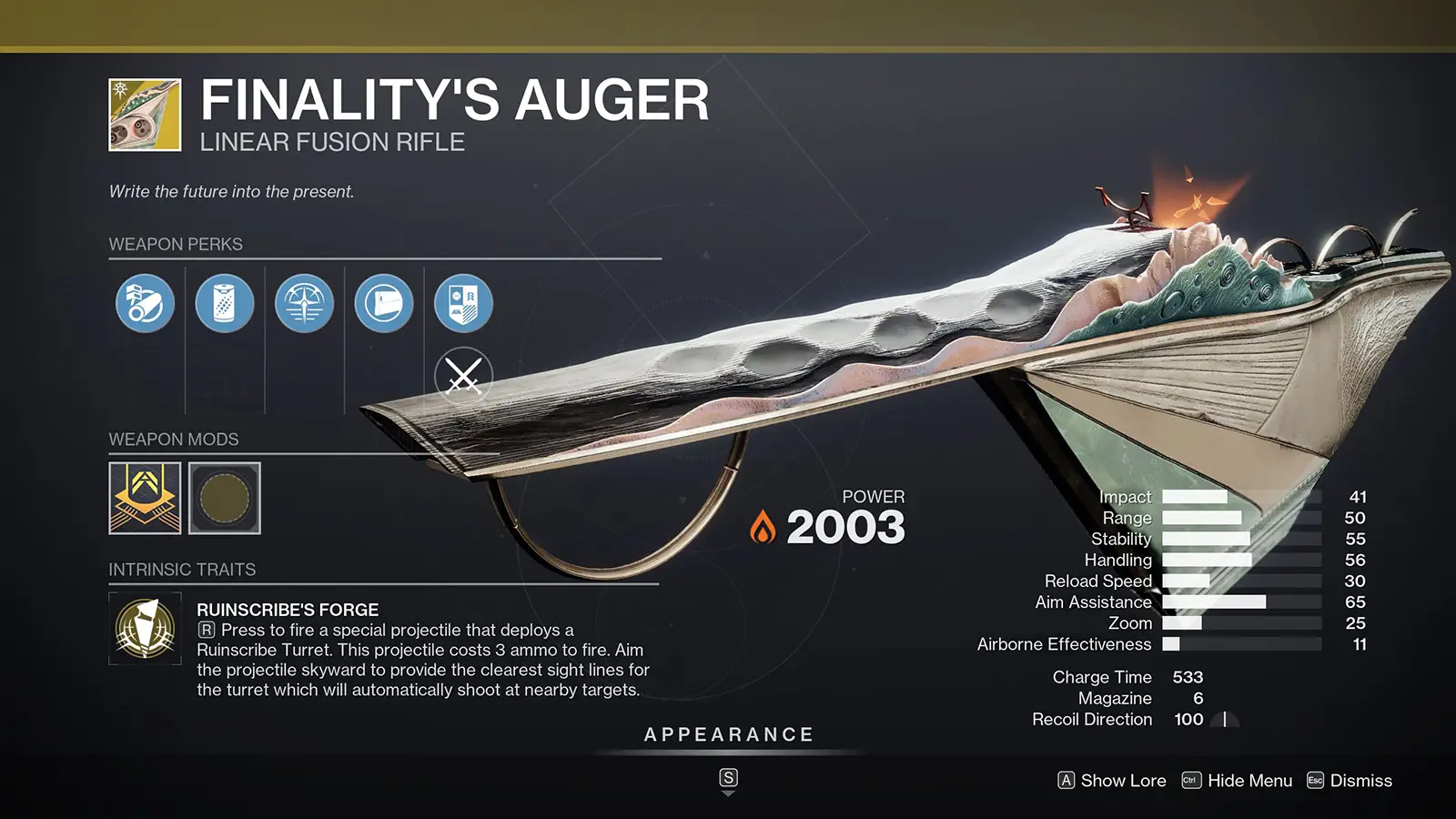View the fifth shield-style perk icon

coord(462,305)
